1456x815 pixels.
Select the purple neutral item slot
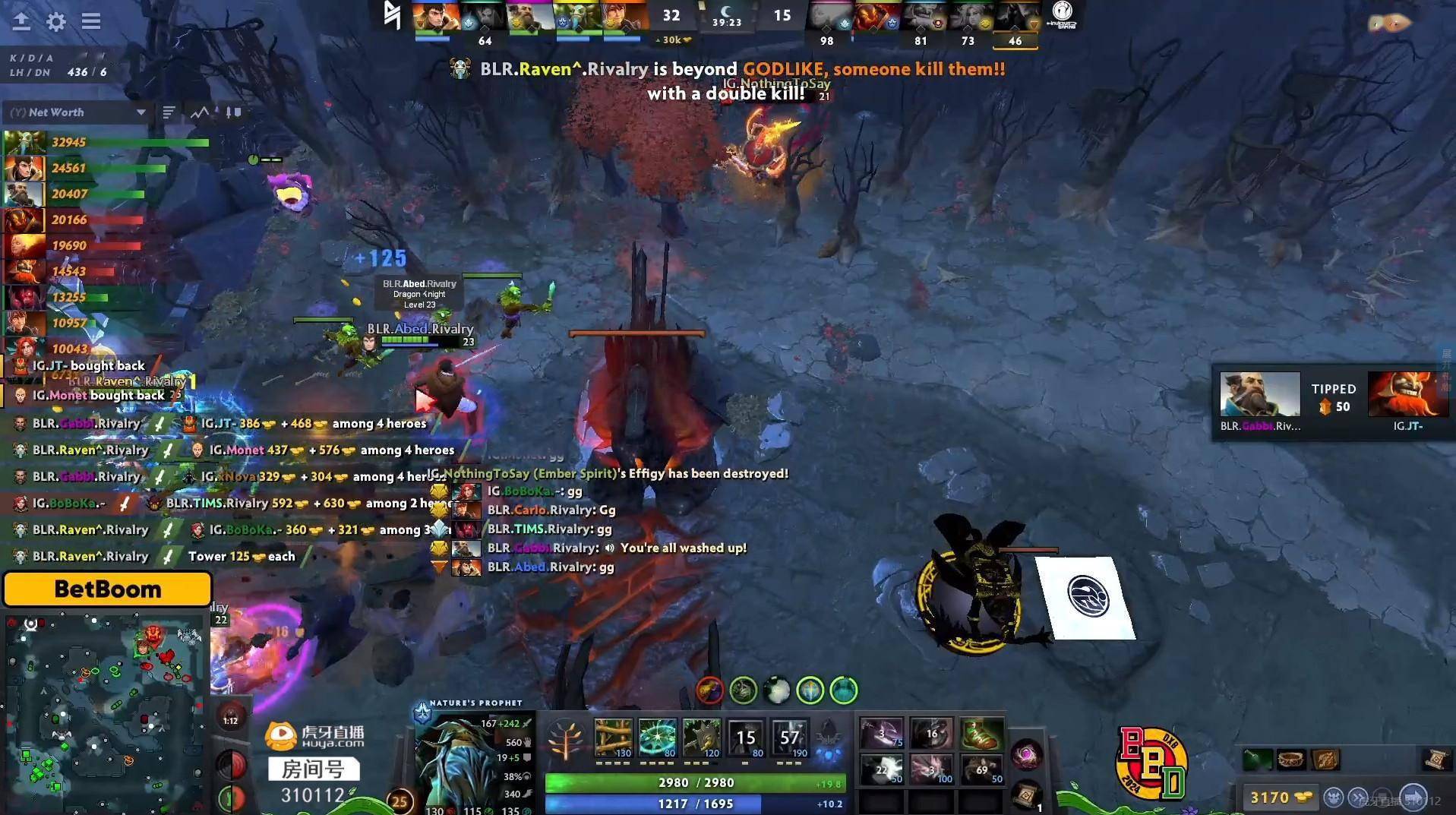coord(1026,755)
